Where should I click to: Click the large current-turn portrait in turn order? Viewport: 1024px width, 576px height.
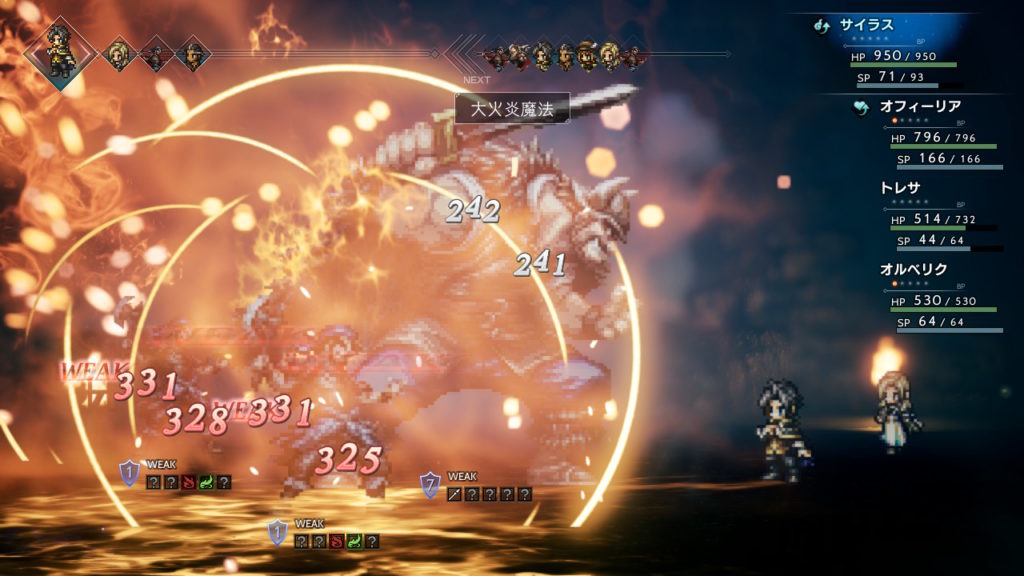tap(61, 52)
